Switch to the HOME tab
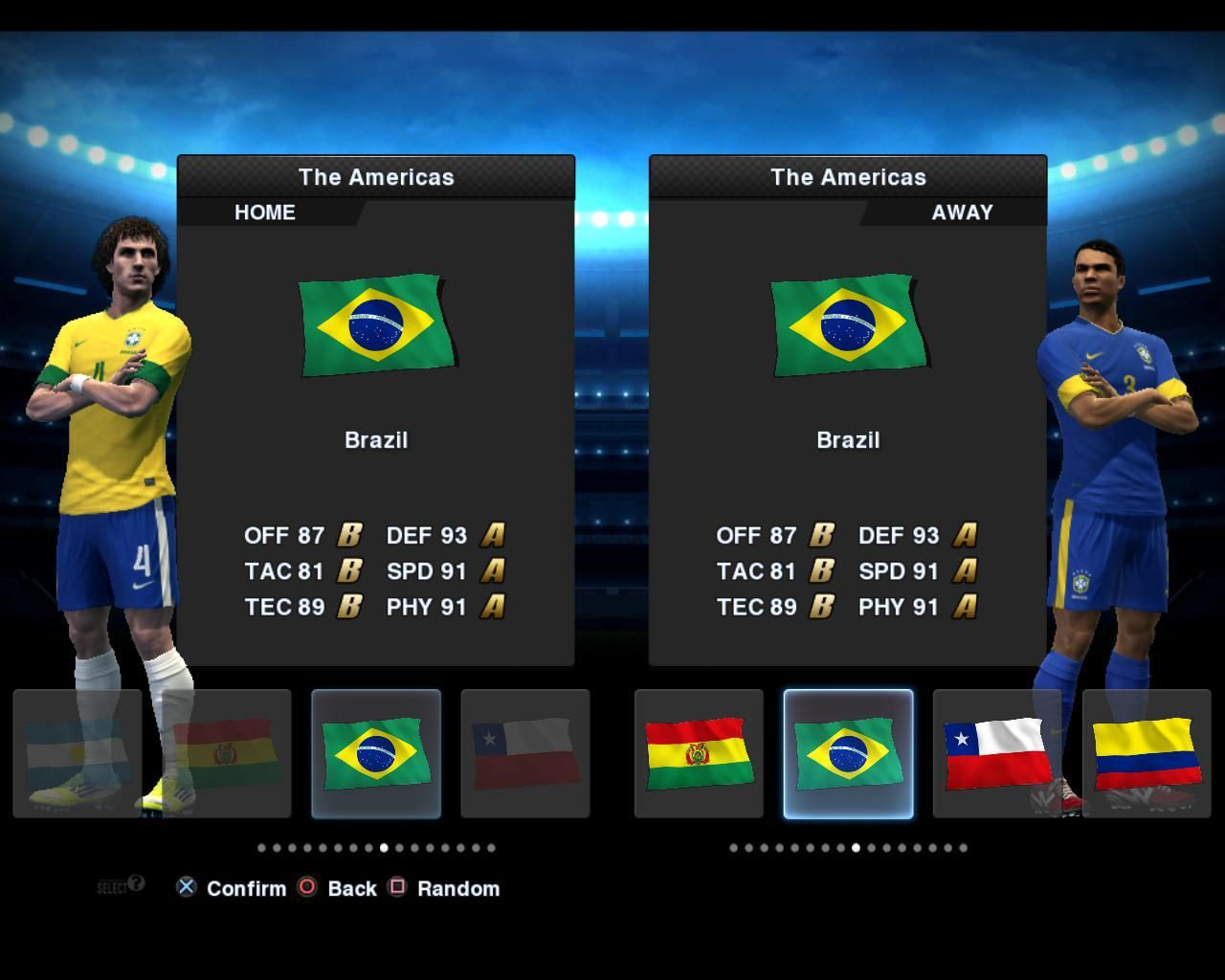1225x980 pixels. point(264,212)
